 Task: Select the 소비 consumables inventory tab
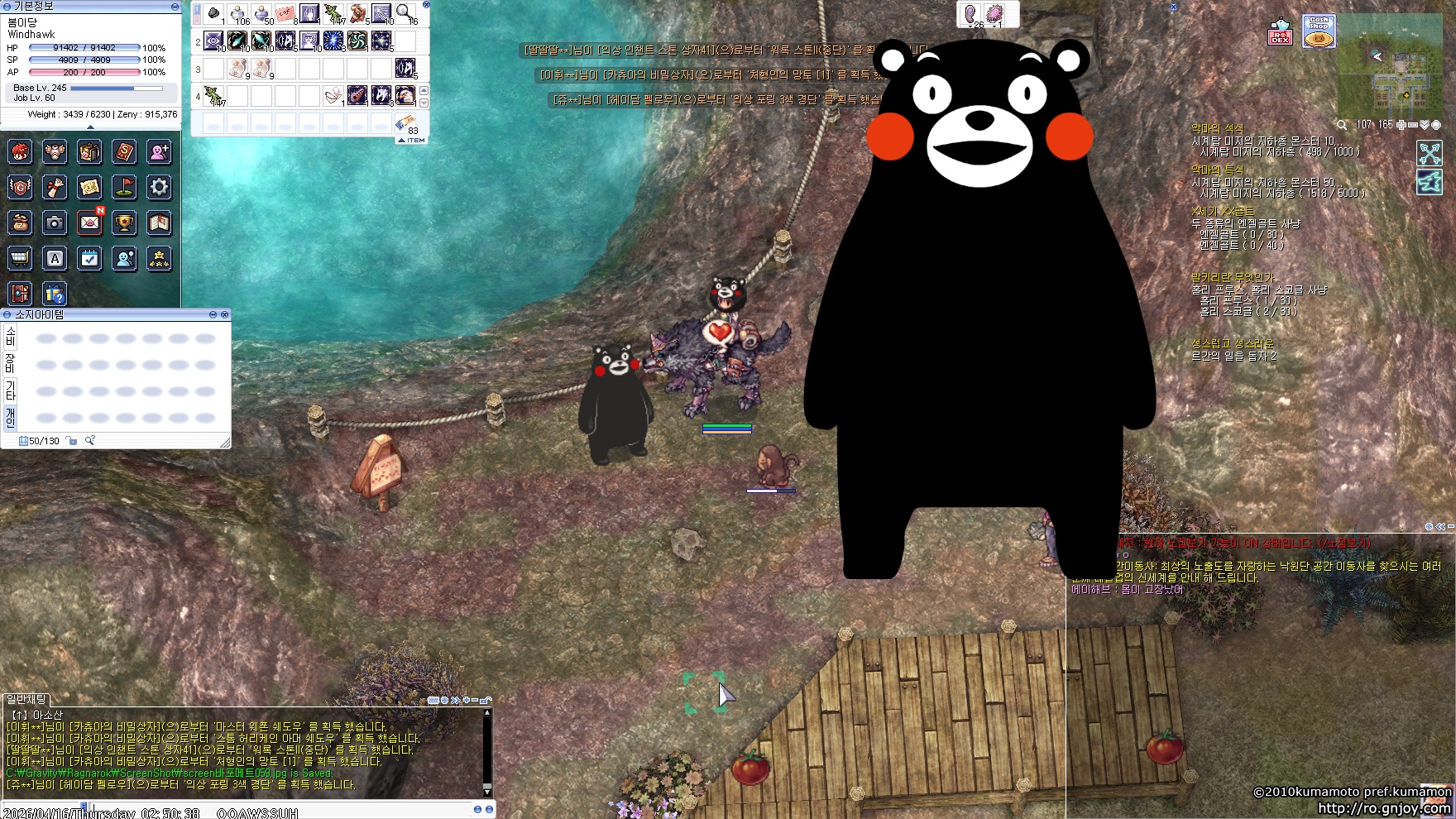tap(11, 336)
